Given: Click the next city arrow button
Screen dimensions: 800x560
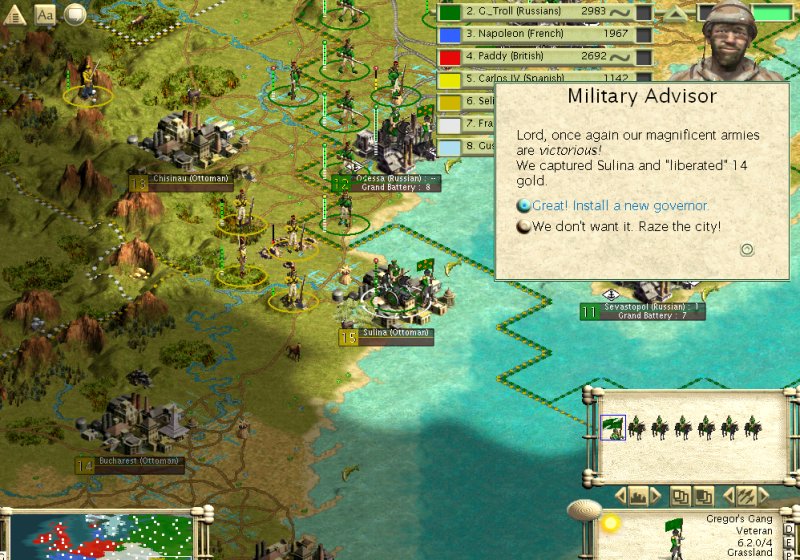Looking at the screenshot, I should click(x=654, y=495).
